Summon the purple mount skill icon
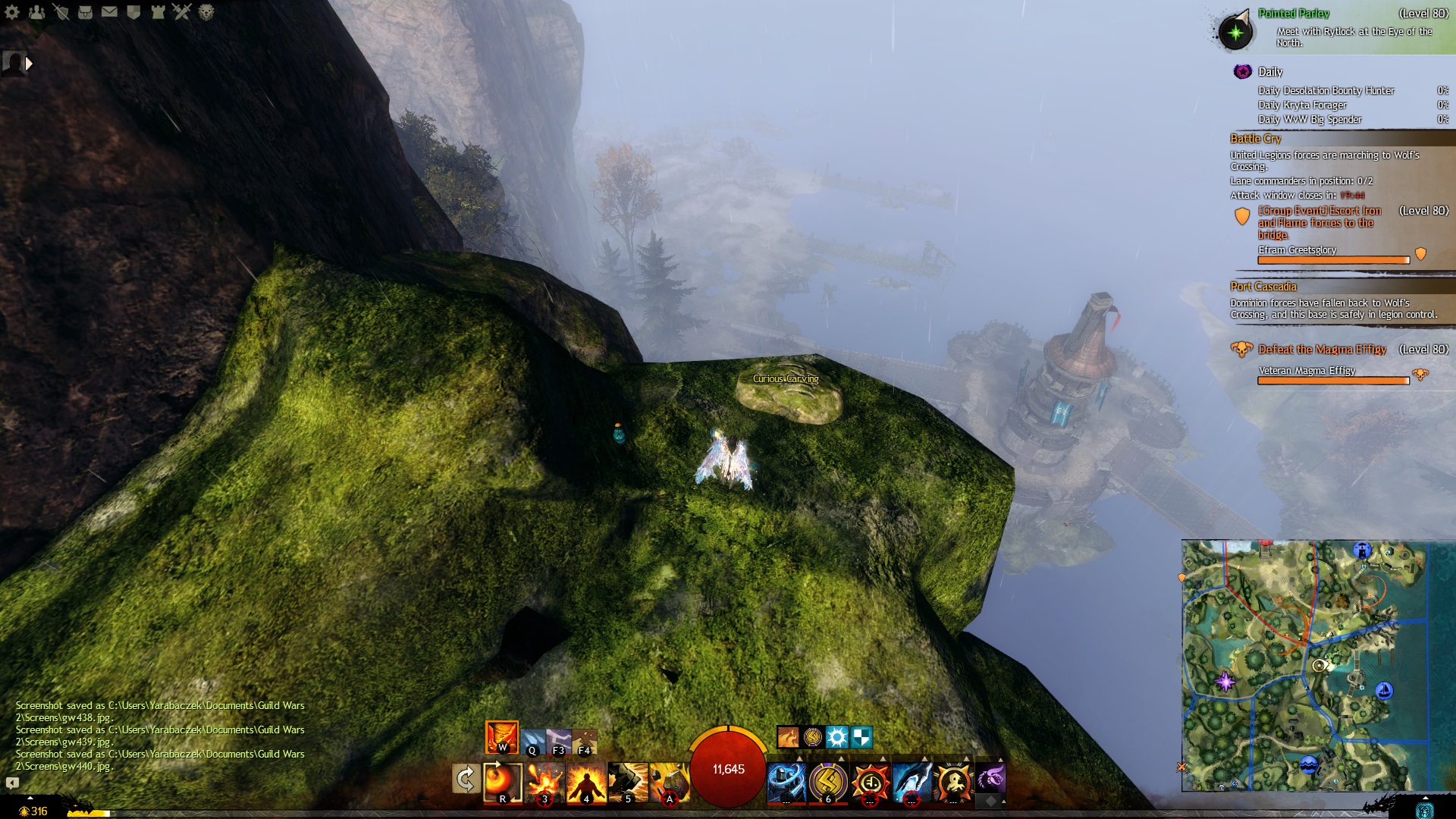This screenshot has width=1456, height=819. (x=990, y=778)
